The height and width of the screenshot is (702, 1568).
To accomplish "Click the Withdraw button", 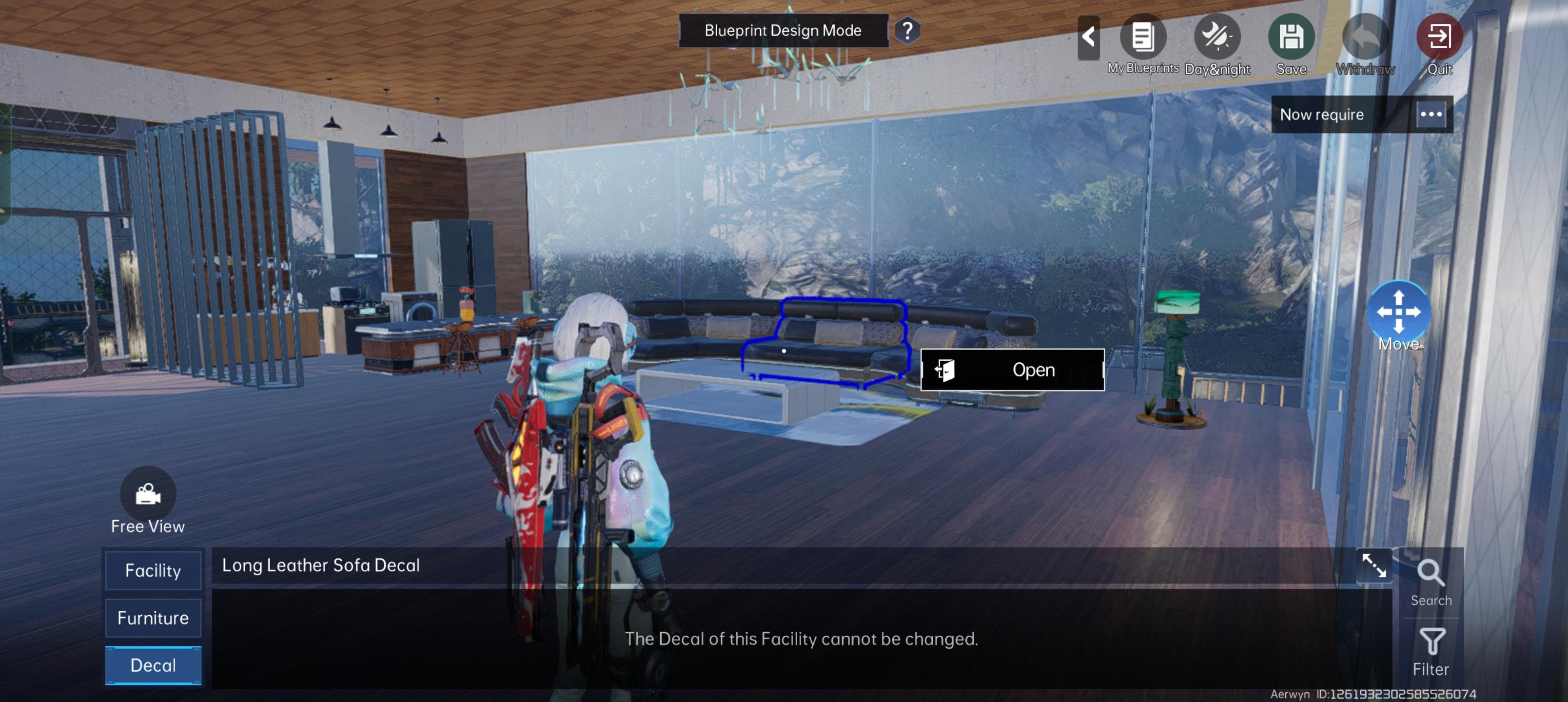I will tap(1365, 38).
